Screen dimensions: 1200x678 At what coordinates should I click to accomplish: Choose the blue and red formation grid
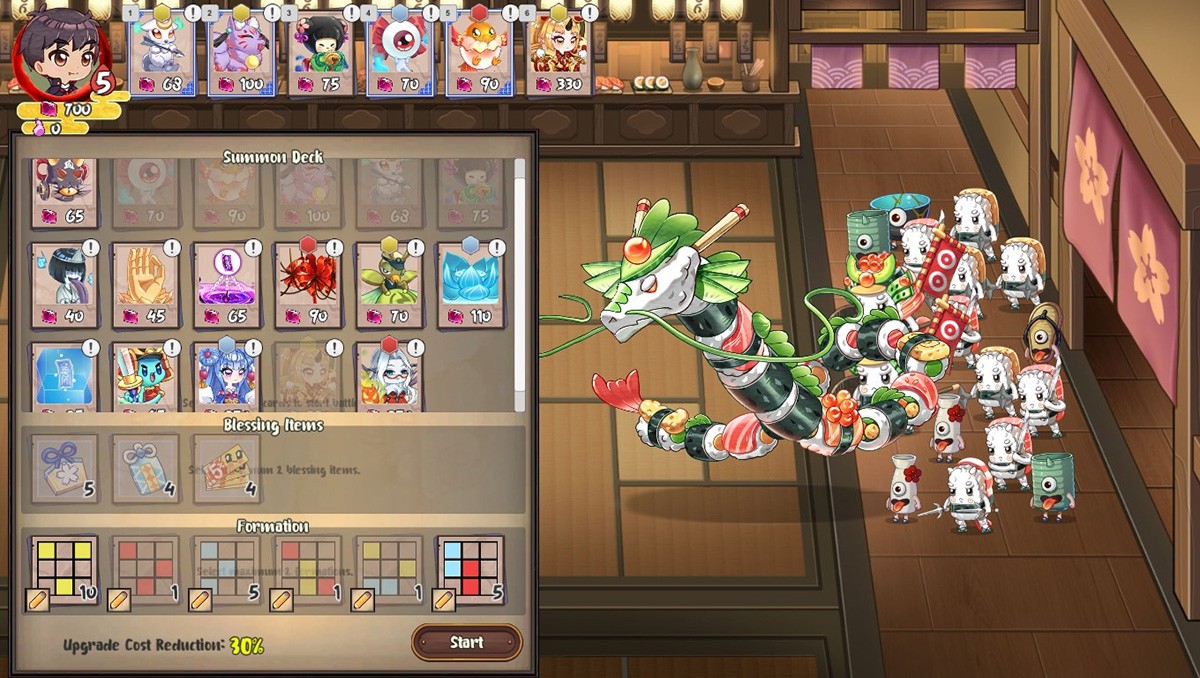(x=470, y=568)
